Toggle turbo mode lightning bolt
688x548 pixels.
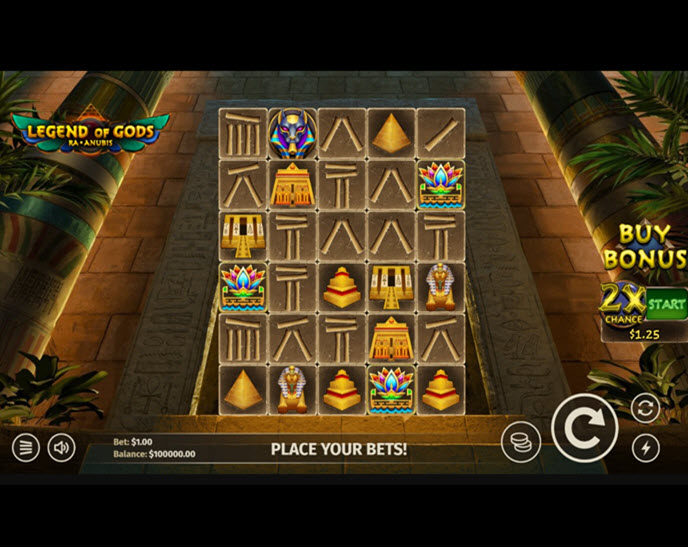(x=646, y=447)
